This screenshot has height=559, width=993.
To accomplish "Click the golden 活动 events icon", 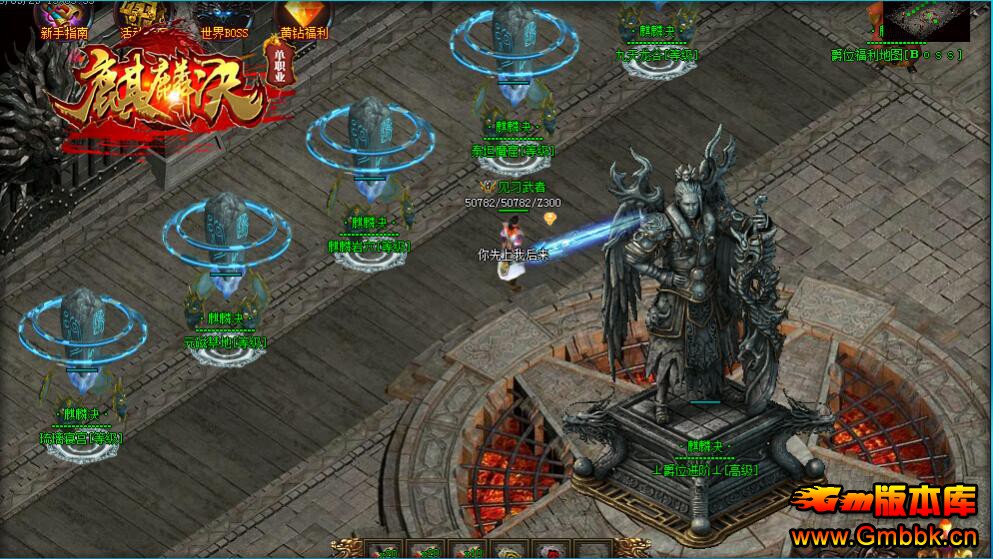I will [x=143, y=16].
